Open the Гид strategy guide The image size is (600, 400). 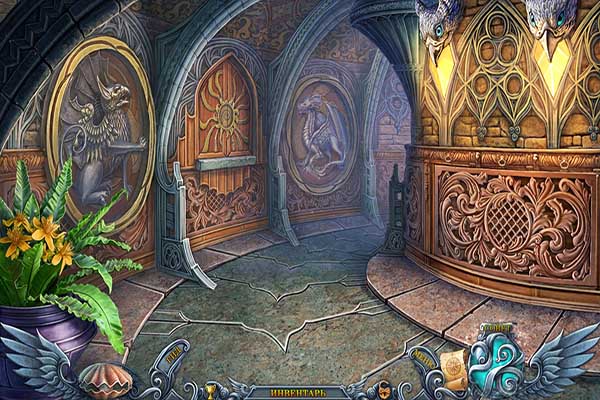click(x=171, y=355)
